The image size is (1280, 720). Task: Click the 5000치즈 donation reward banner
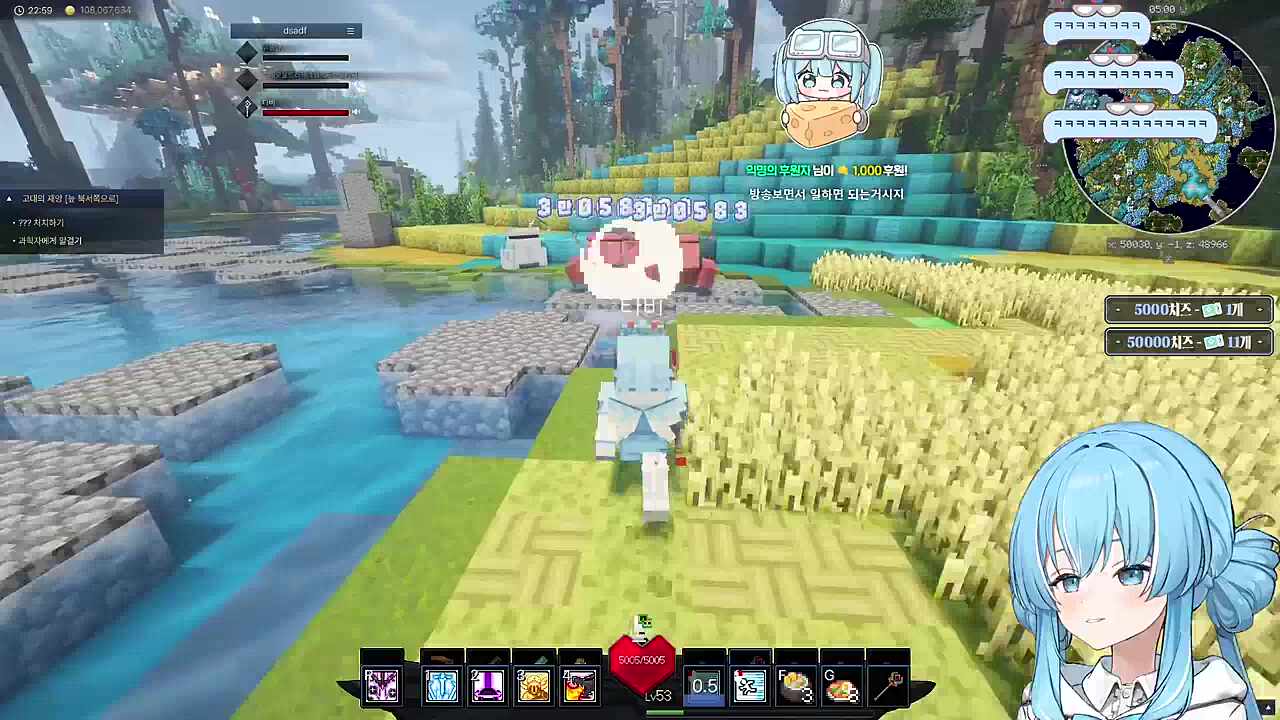click(x=1188, y=310)
